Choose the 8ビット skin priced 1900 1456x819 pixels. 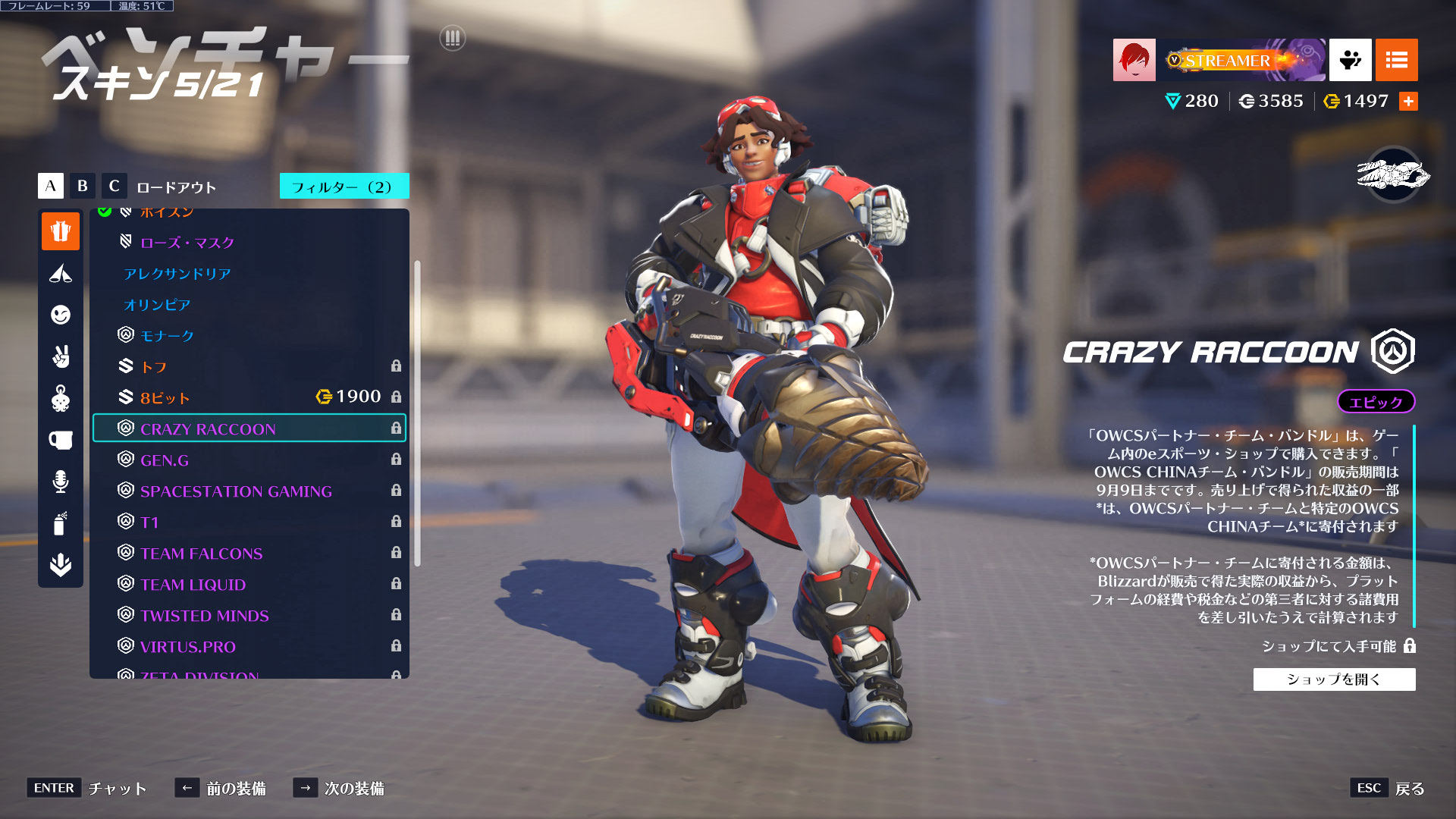click(x=165, y=398)
